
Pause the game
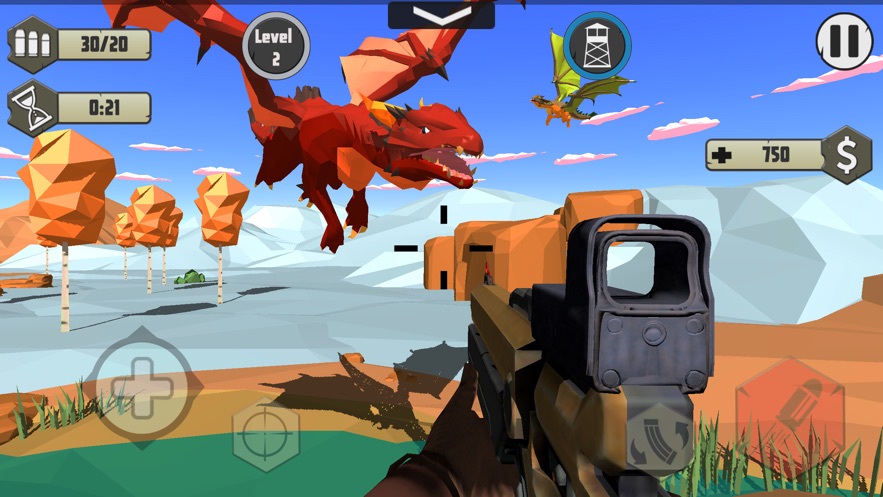click(x=844, y=41)
